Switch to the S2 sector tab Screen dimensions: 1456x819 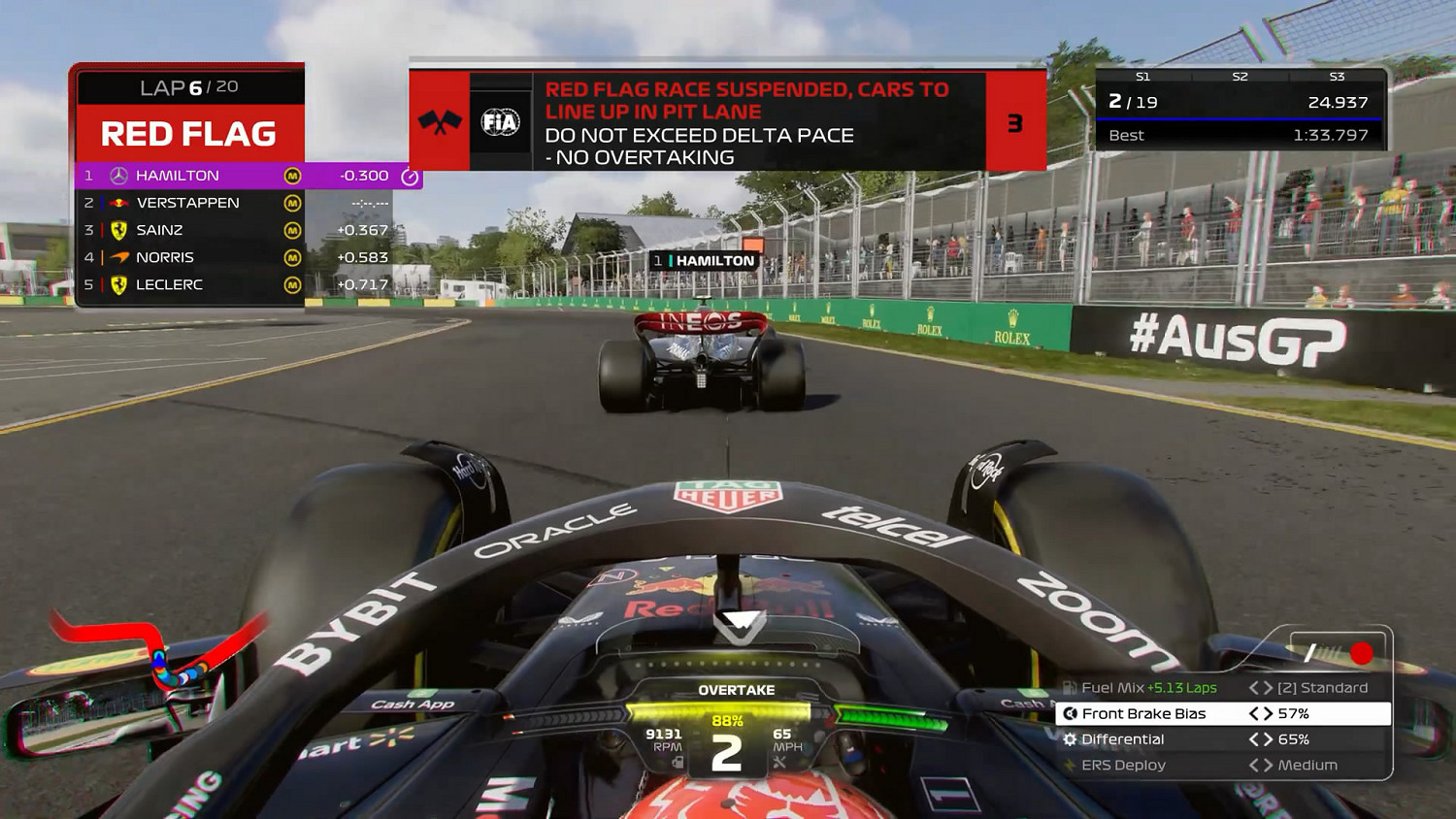point(1242,75)
